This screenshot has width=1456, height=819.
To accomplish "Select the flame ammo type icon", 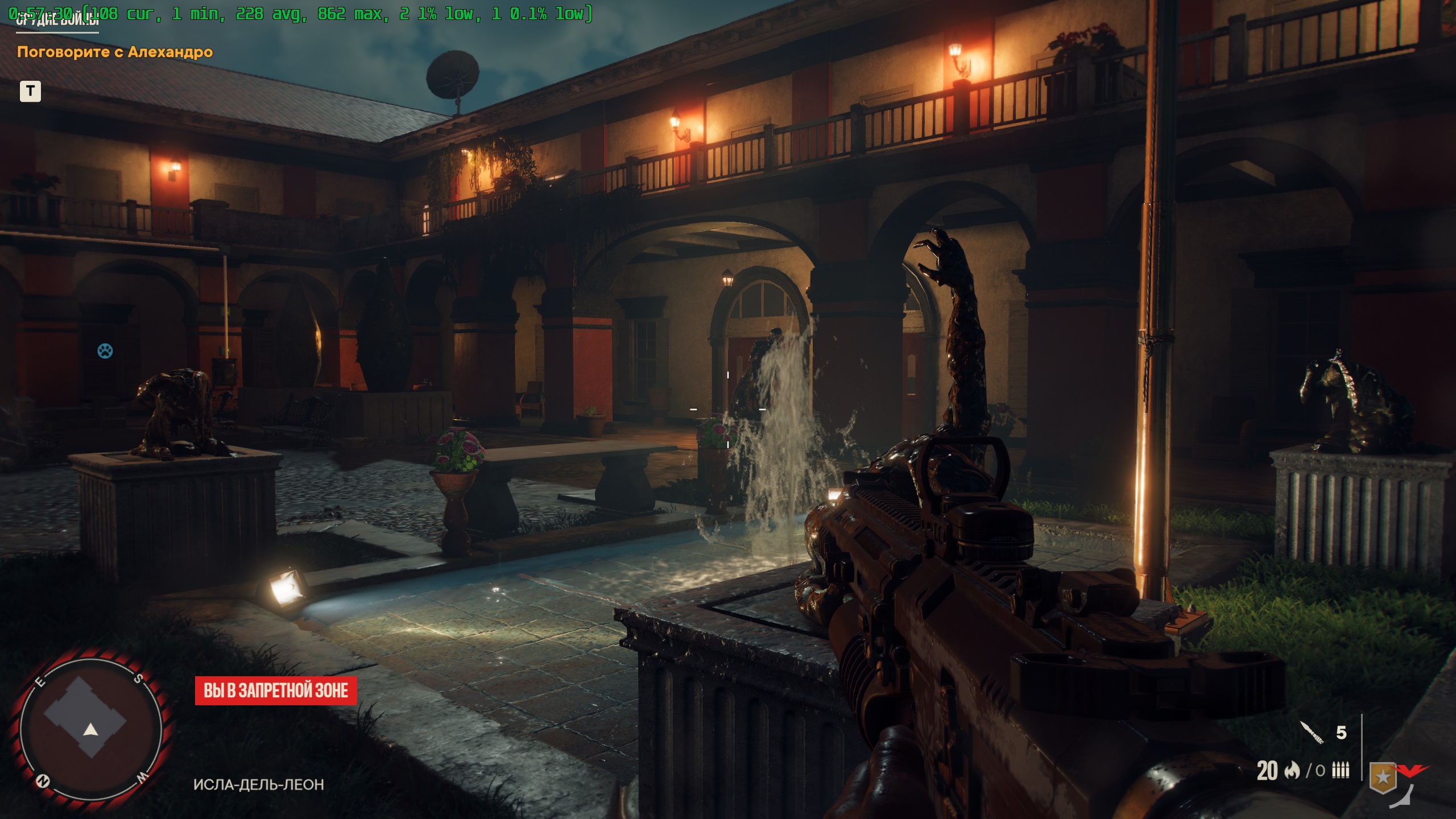I will (x=1292, y=771).
